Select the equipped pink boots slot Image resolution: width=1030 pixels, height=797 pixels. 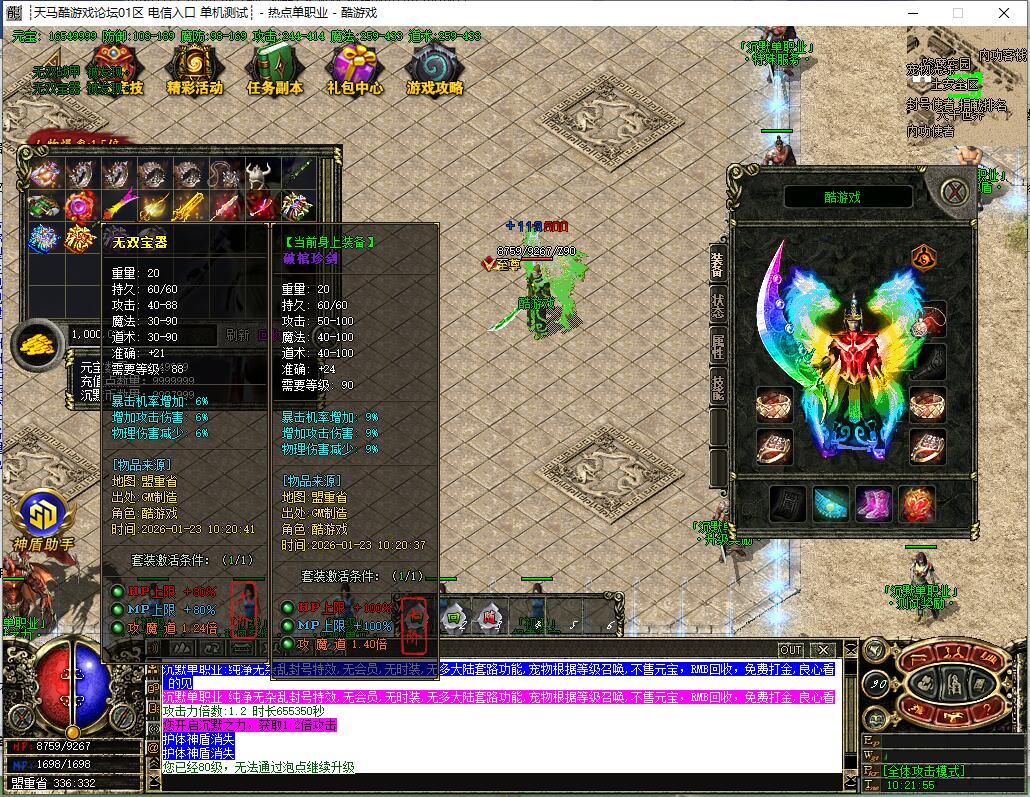(874, 505)
